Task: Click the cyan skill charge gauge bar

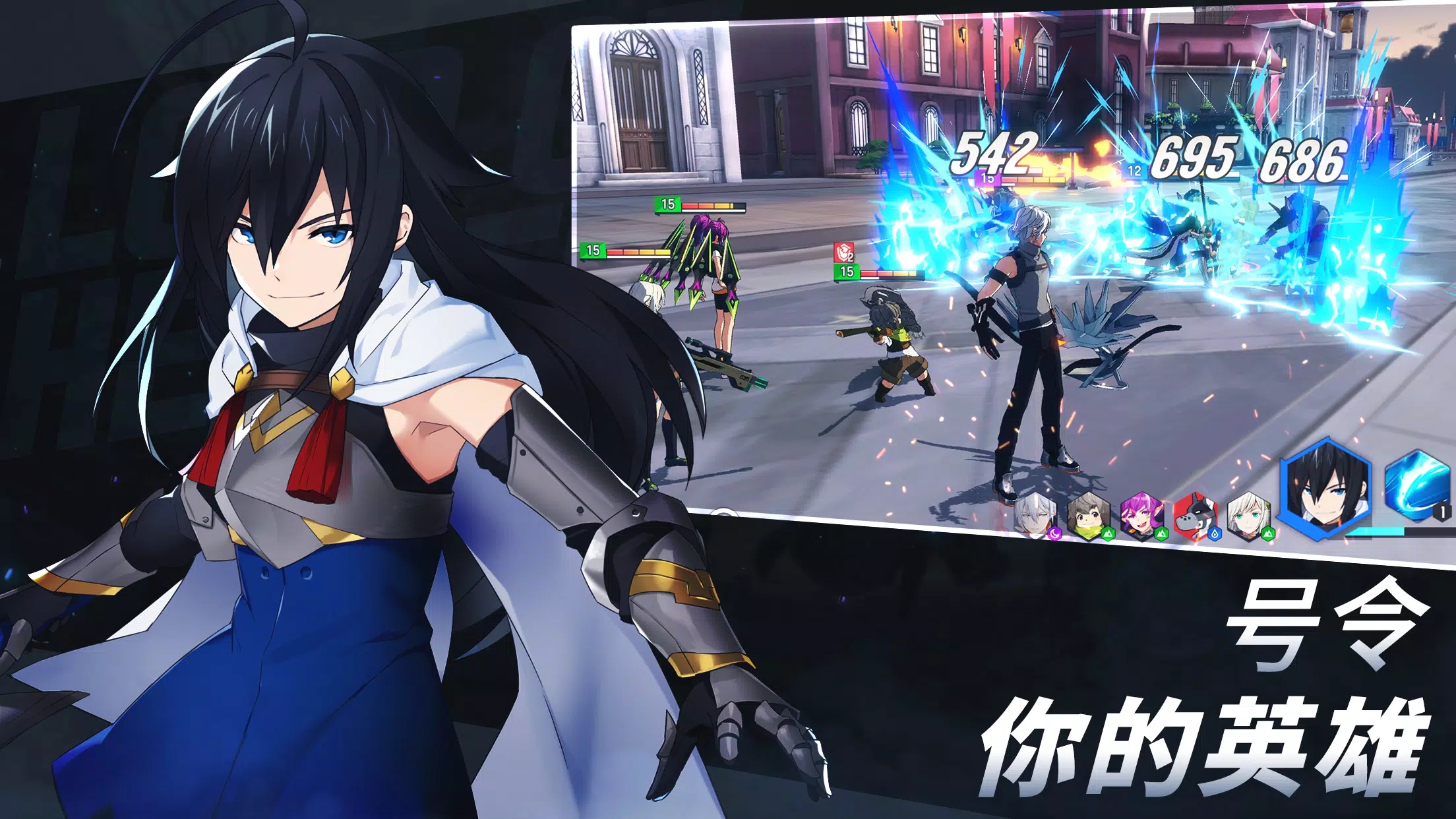Action: [x=1375, y=532]
